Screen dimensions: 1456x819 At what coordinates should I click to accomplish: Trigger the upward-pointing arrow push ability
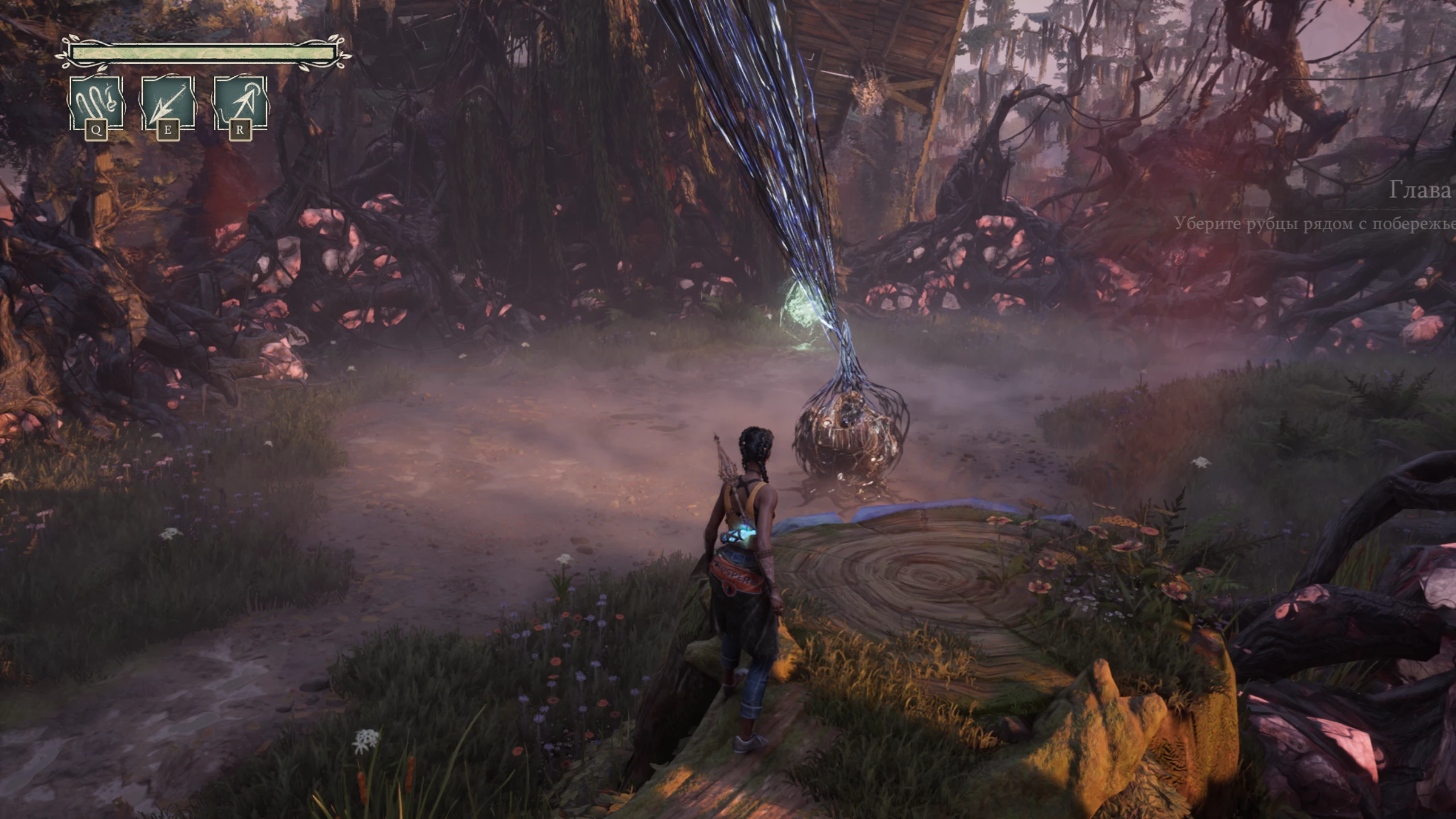point(239,104)
